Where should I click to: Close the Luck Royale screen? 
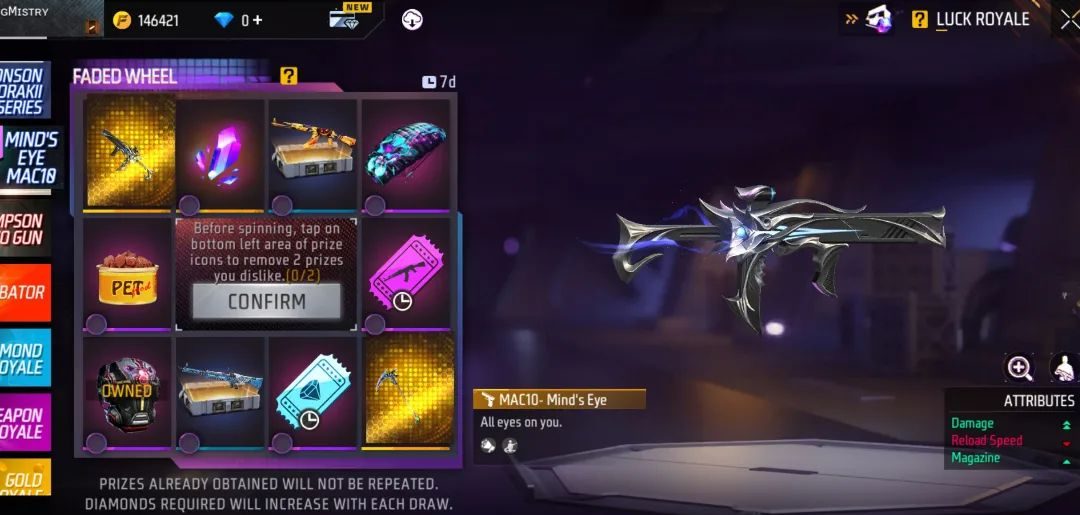1069,19
